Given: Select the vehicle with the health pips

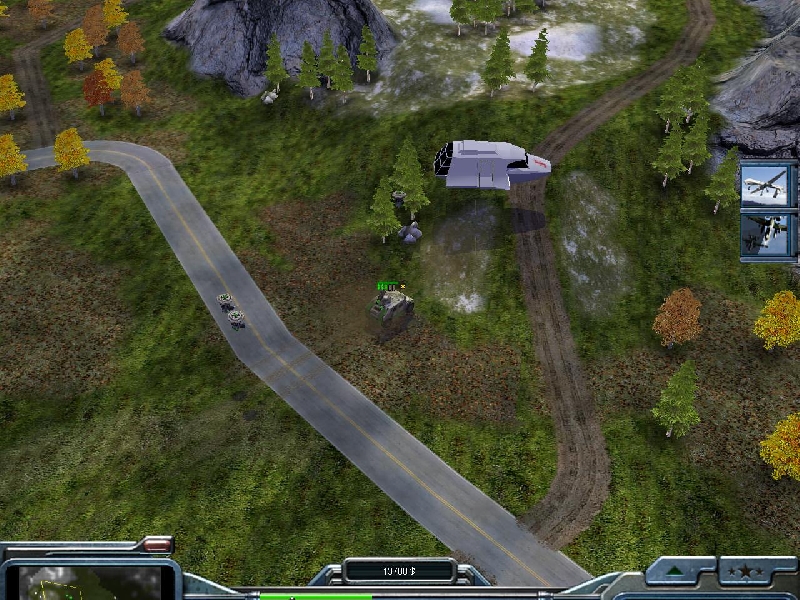Looking at the screenshot, I should pos(391,310).
